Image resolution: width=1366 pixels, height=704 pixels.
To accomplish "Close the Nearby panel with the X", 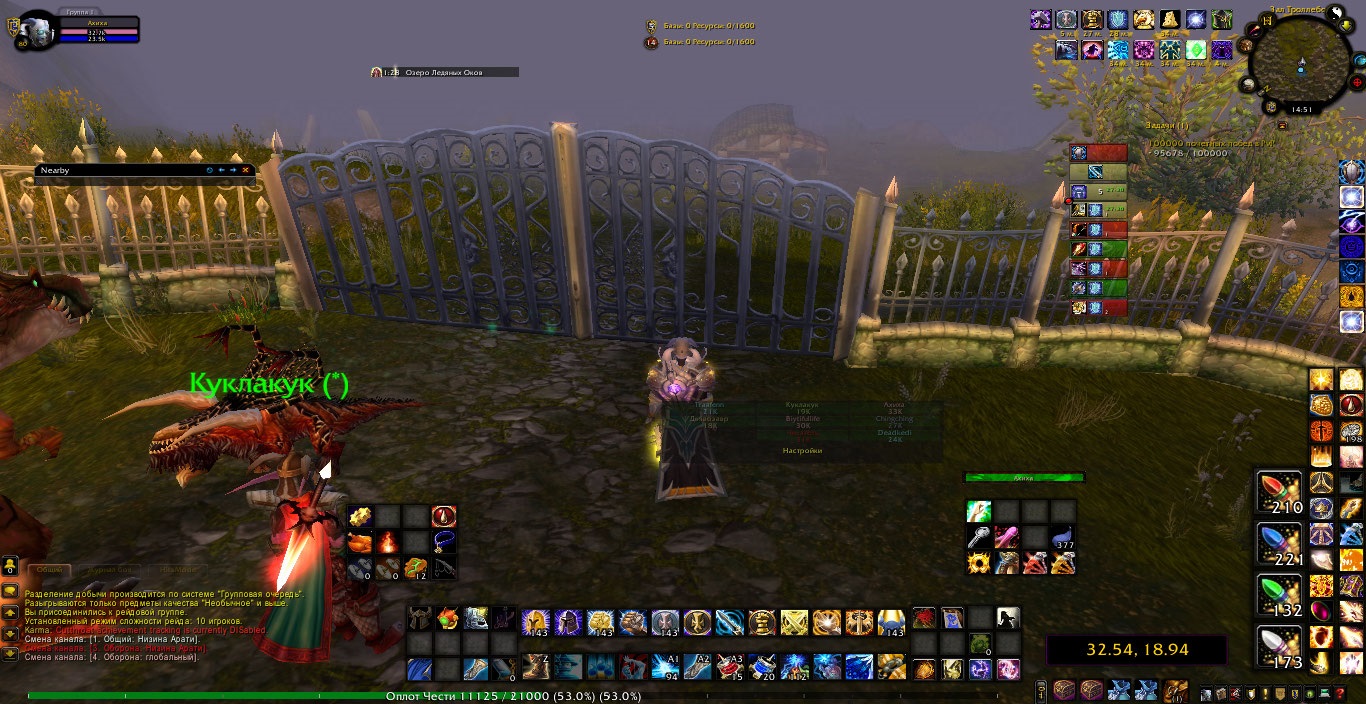I will [245, 170].
